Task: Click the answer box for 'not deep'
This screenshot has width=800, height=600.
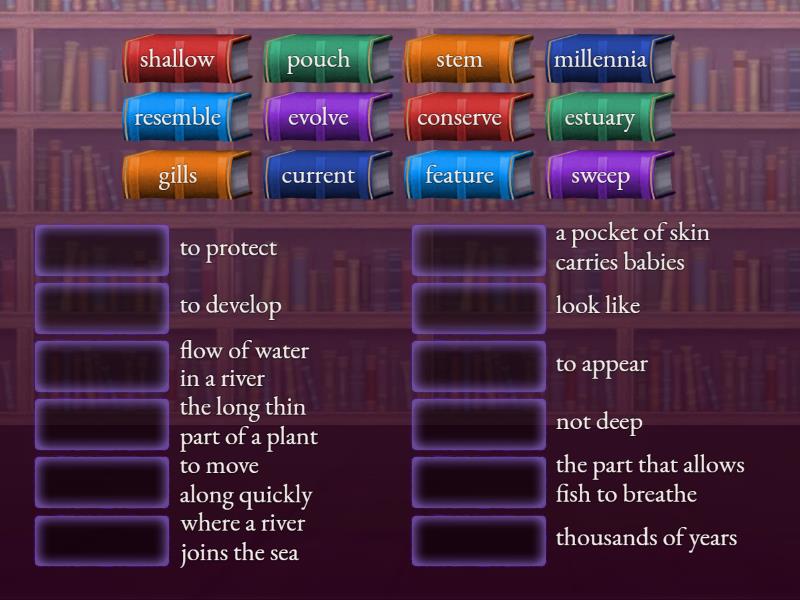Action: (479, 424)
